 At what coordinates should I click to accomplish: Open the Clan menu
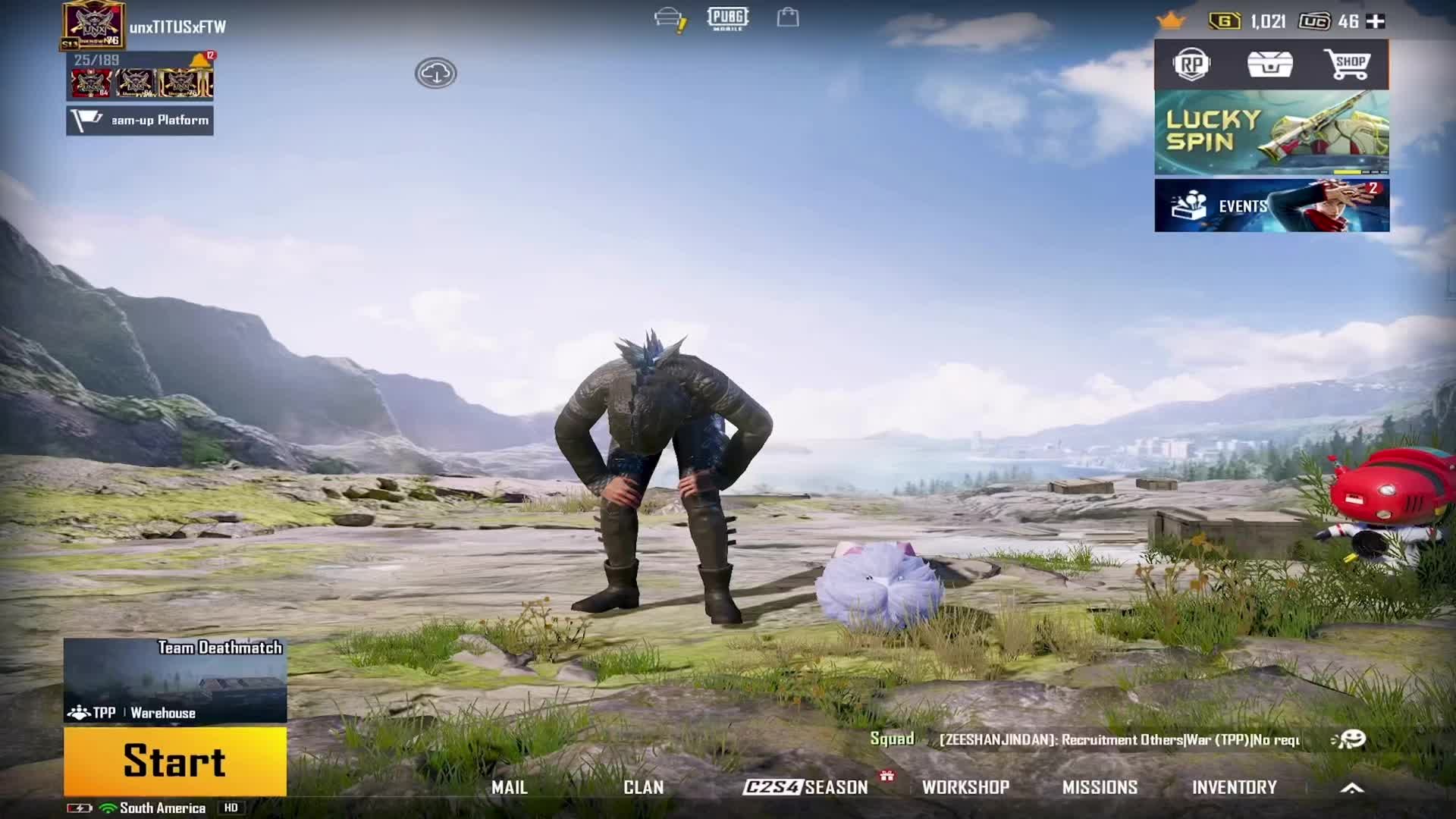click(x=643, y=787)
